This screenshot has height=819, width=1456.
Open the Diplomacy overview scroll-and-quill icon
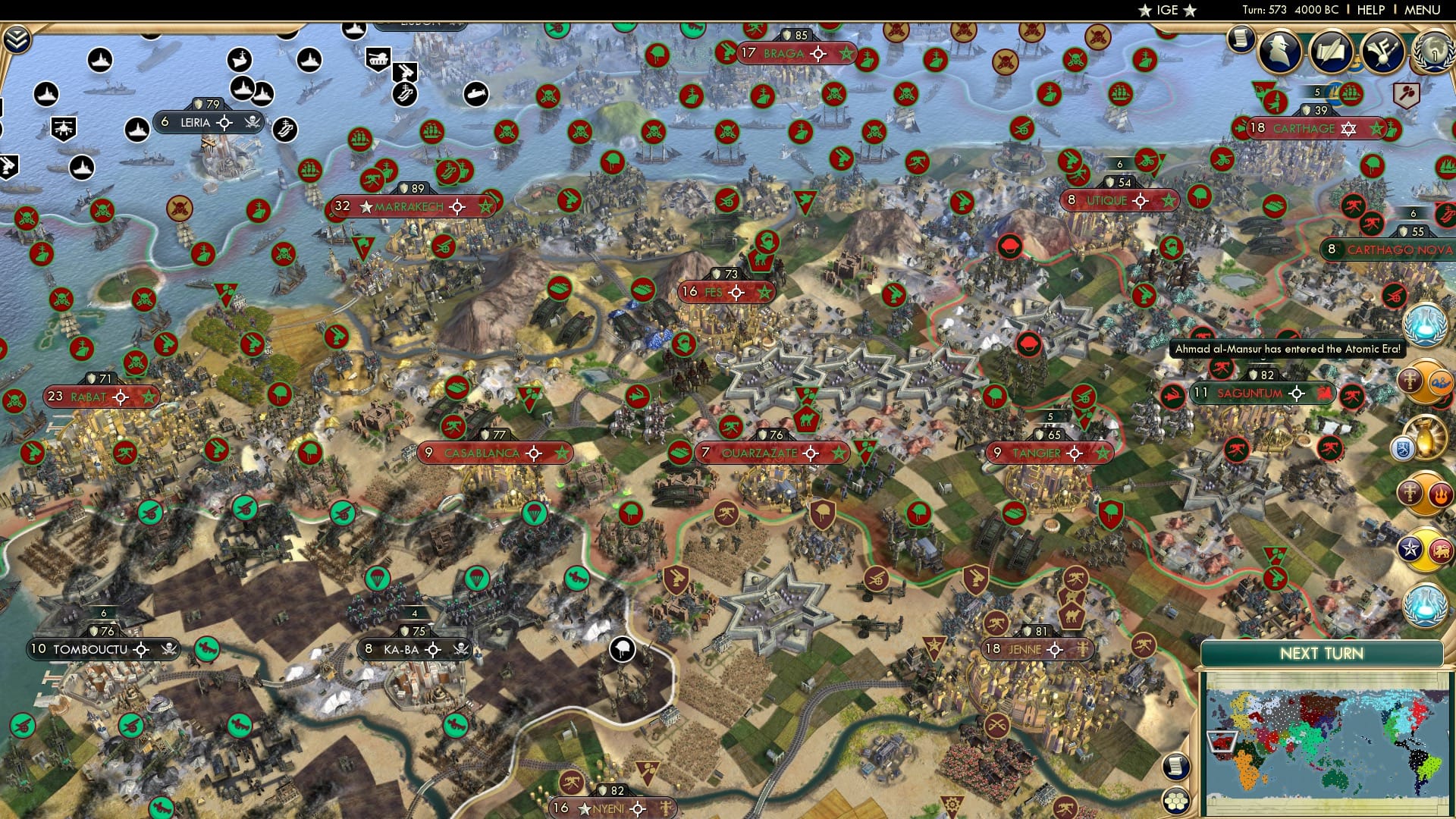coord(1332,52)
